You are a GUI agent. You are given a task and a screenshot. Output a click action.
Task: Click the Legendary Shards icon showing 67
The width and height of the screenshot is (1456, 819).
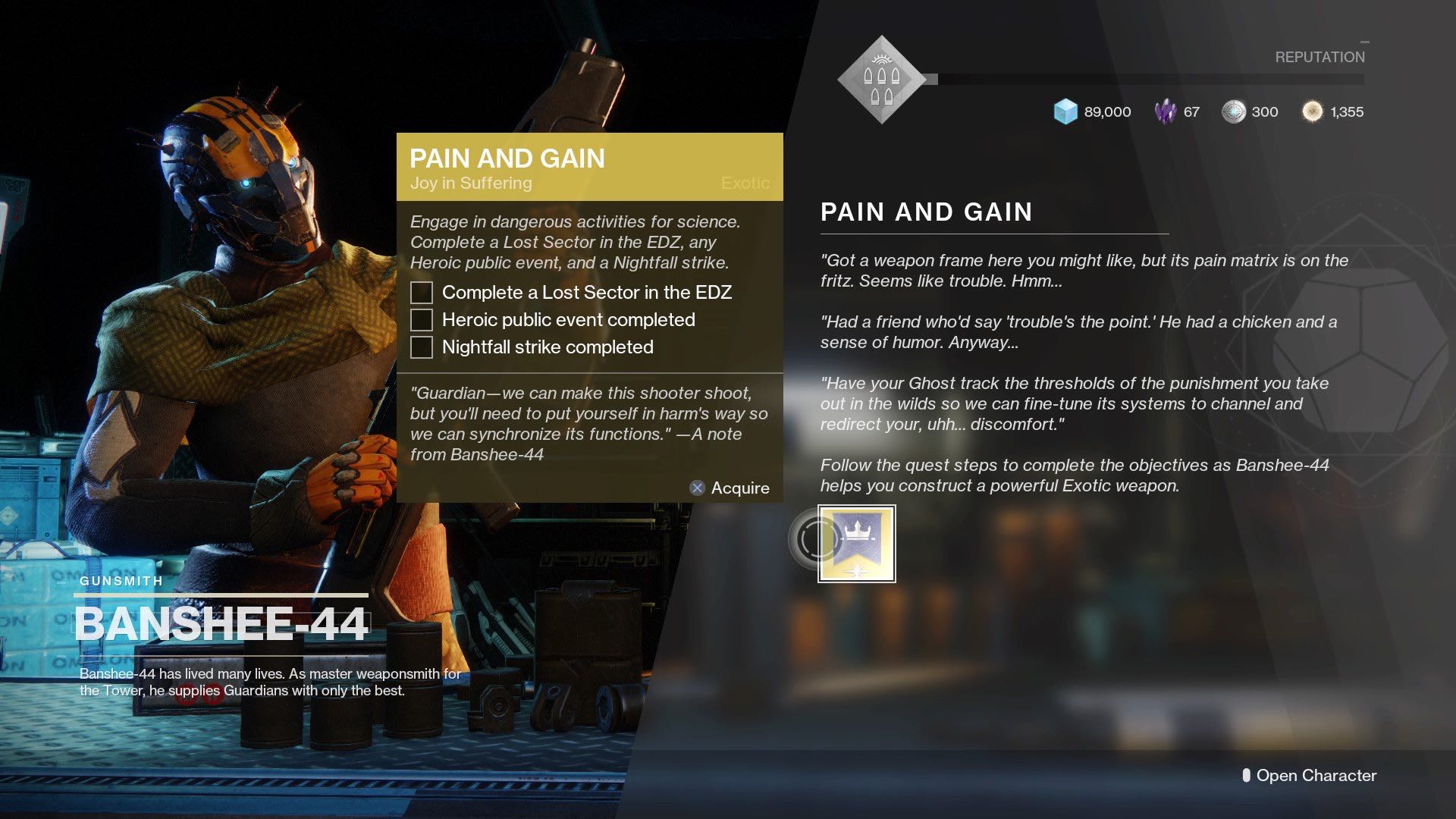1166,111
